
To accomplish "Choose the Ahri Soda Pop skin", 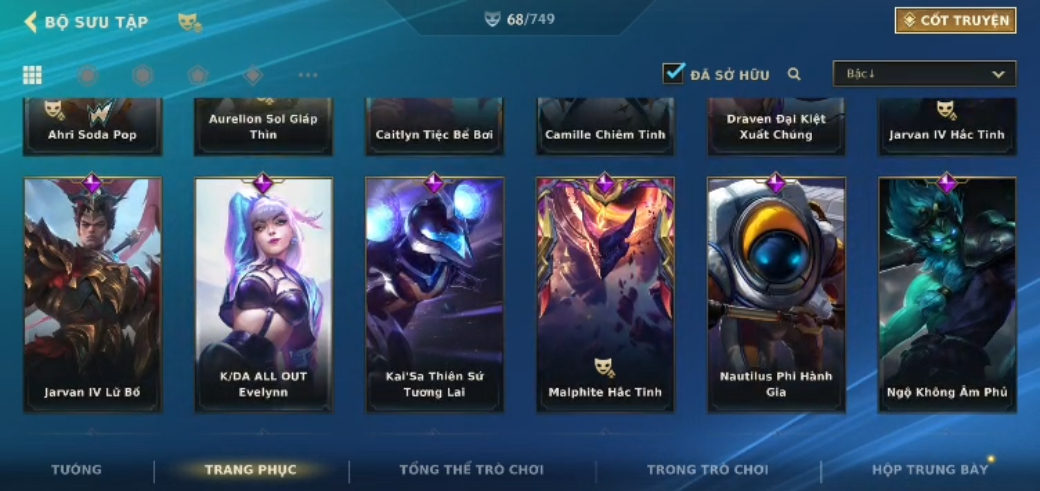I will 92,127.
